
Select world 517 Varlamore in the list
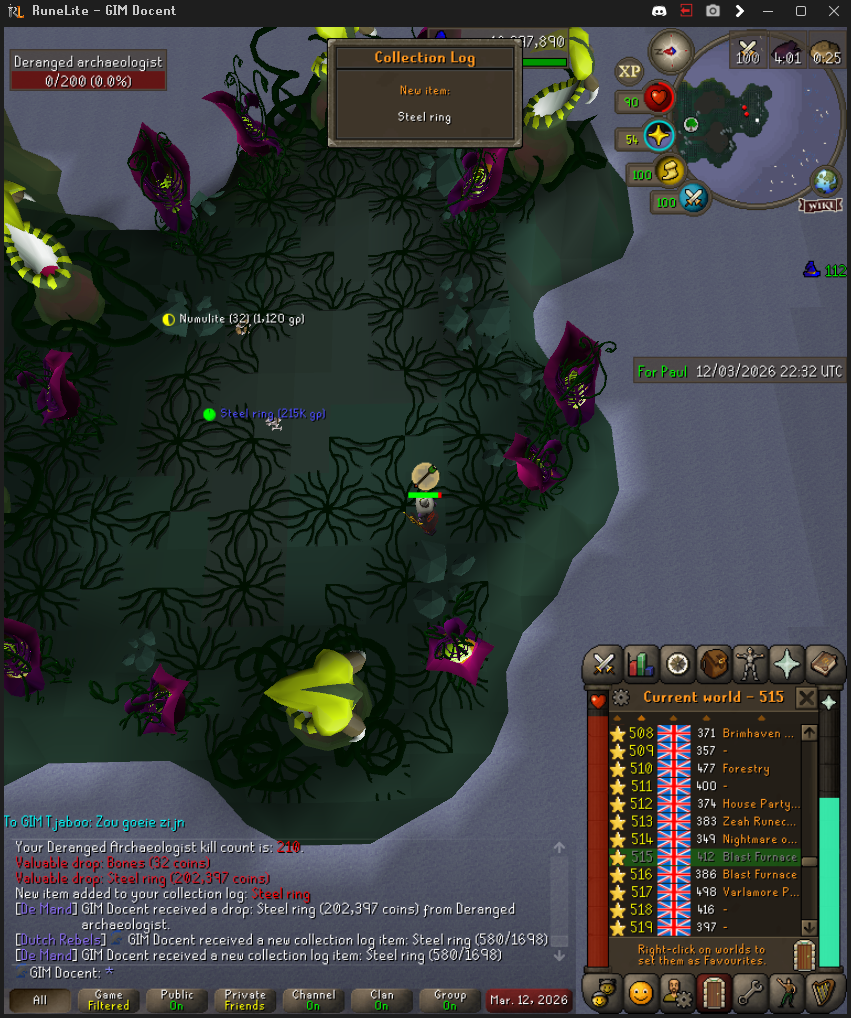pyautogui.click(x=710, y=892)
